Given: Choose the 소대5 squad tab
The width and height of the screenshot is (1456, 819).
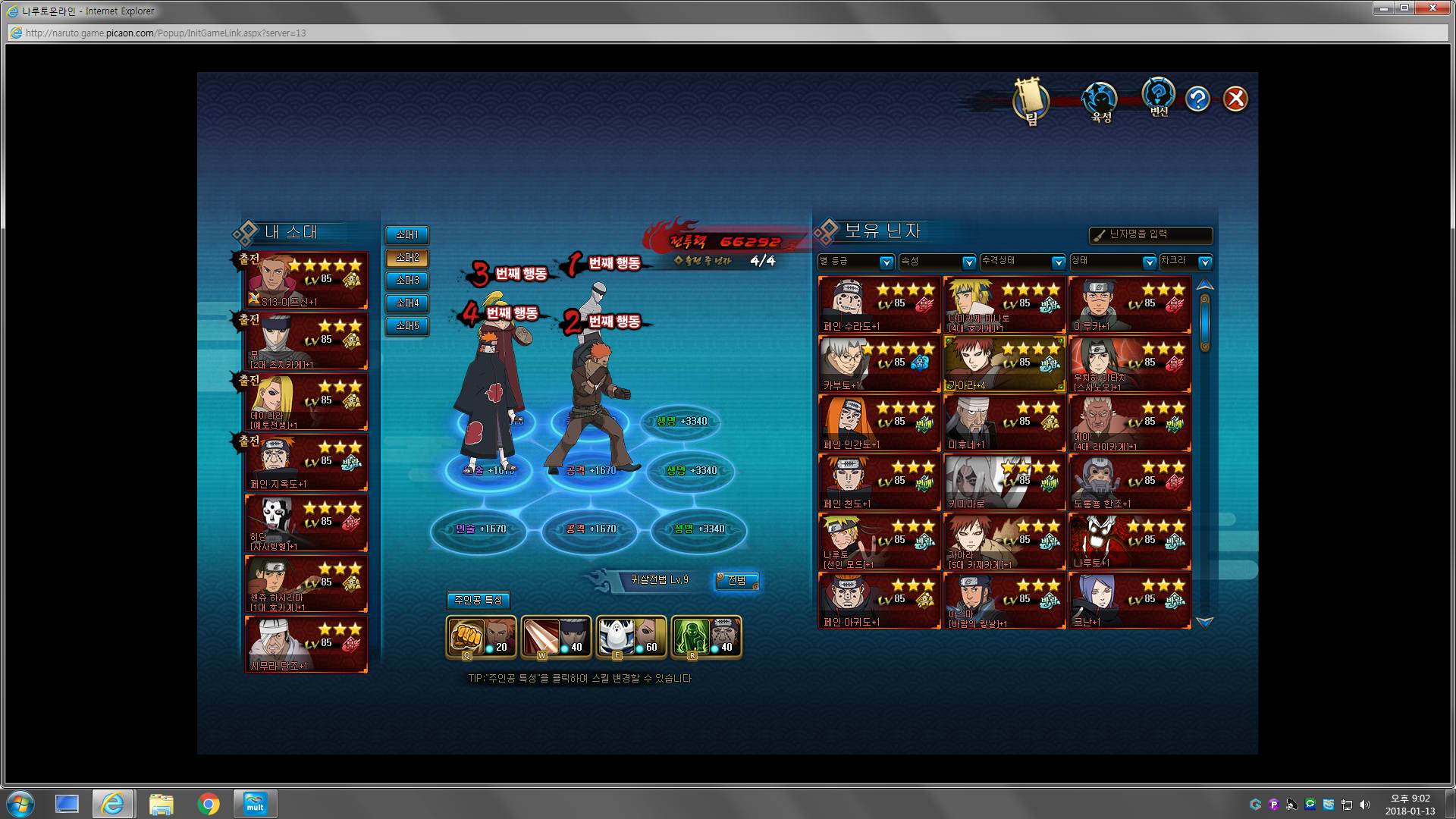Looking at the screenshot, I should click(x=407, y=326).
